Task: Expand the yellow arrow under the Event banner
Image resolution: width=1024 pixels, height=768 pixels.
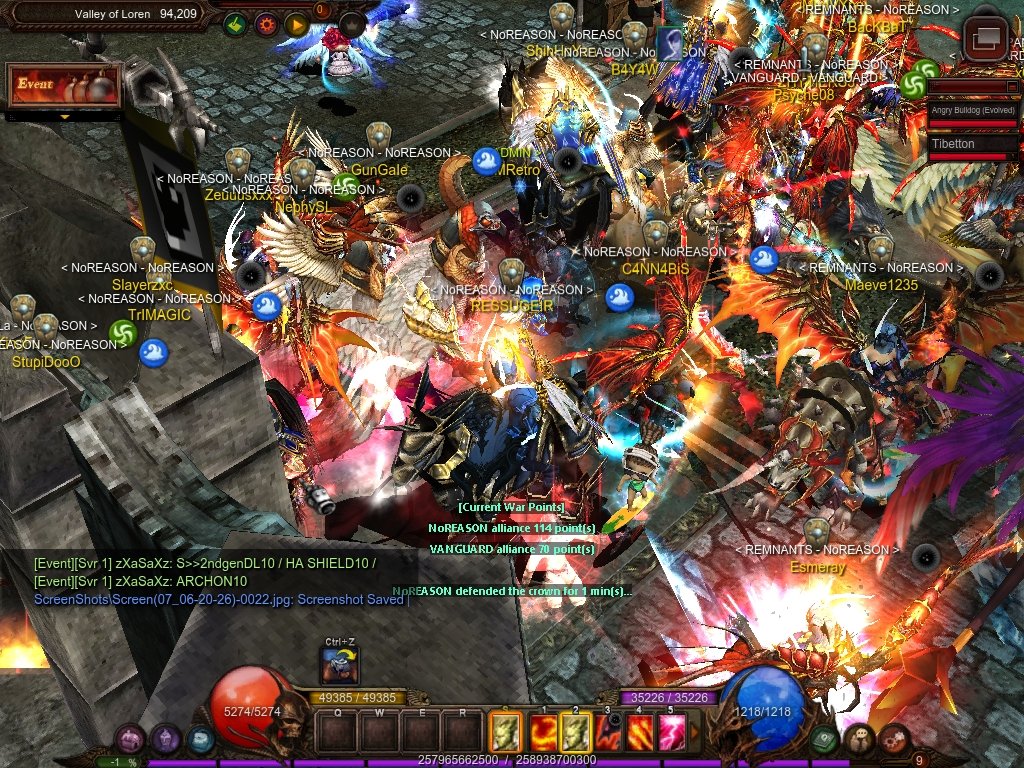Action: 64,117
